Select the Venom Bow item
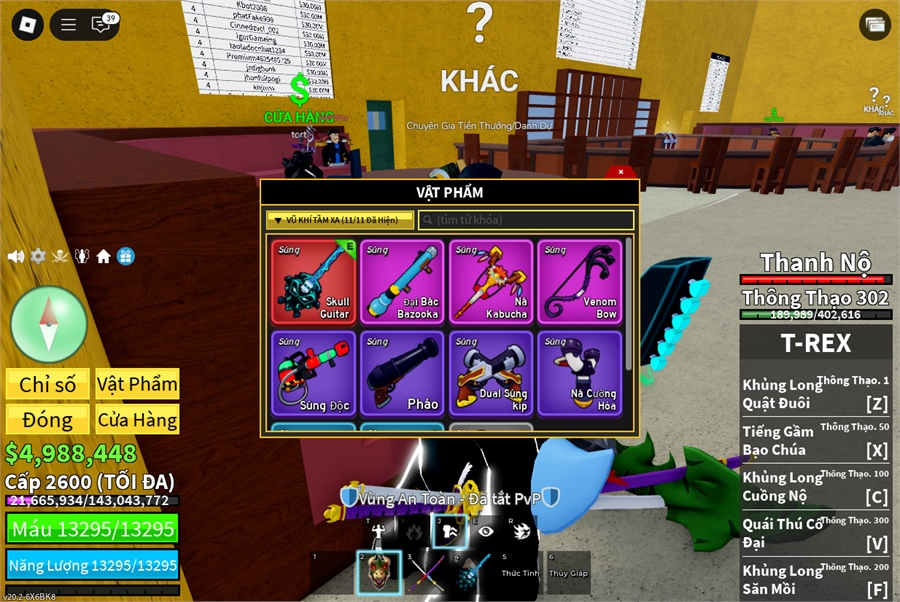The height and width of the screenshot is (602, 900). pyautogui.click(x=580, y=282)
